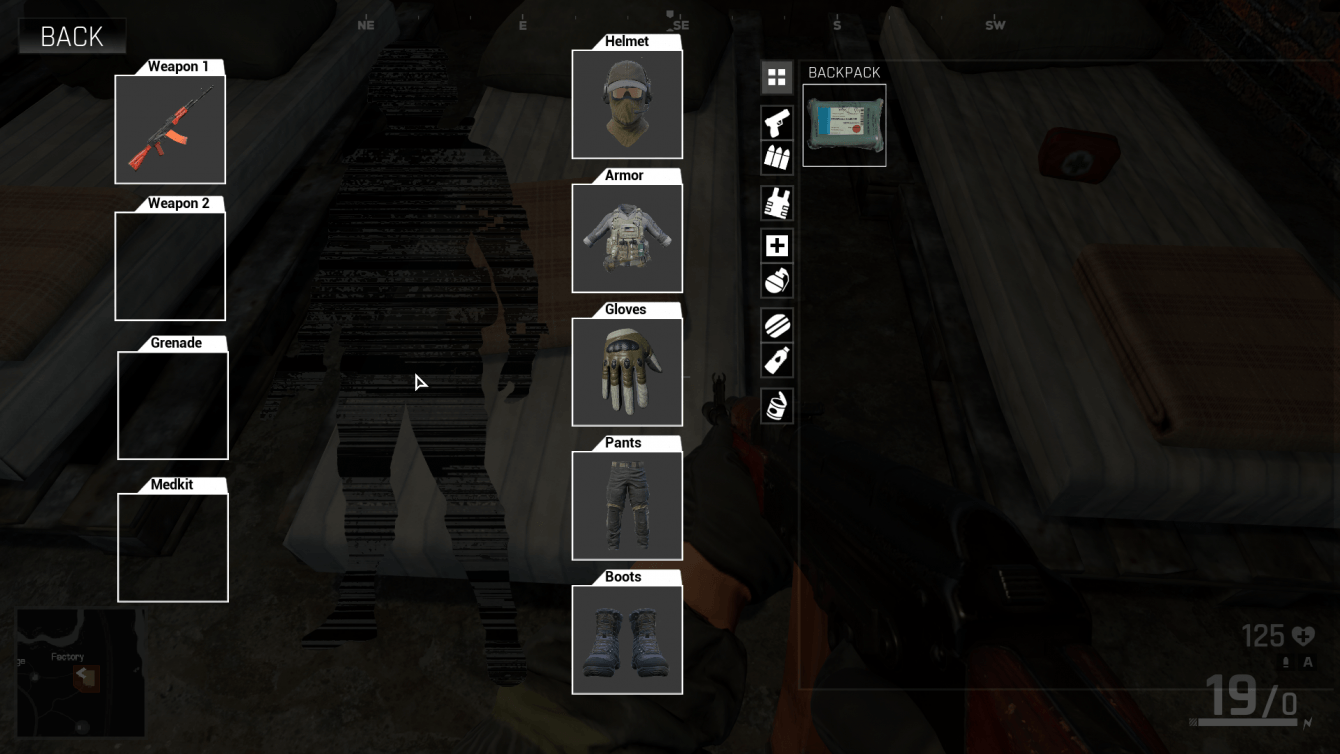Click the Armor vest slot

coord(627,238)
